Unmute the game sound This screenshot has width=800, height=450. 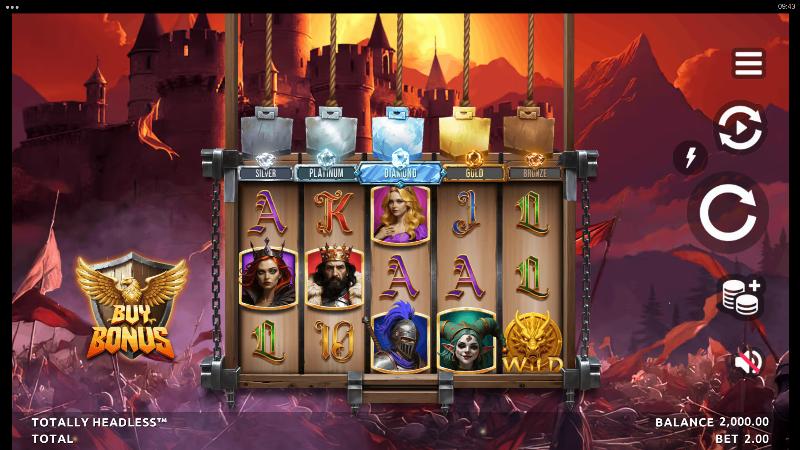(746, 361)
